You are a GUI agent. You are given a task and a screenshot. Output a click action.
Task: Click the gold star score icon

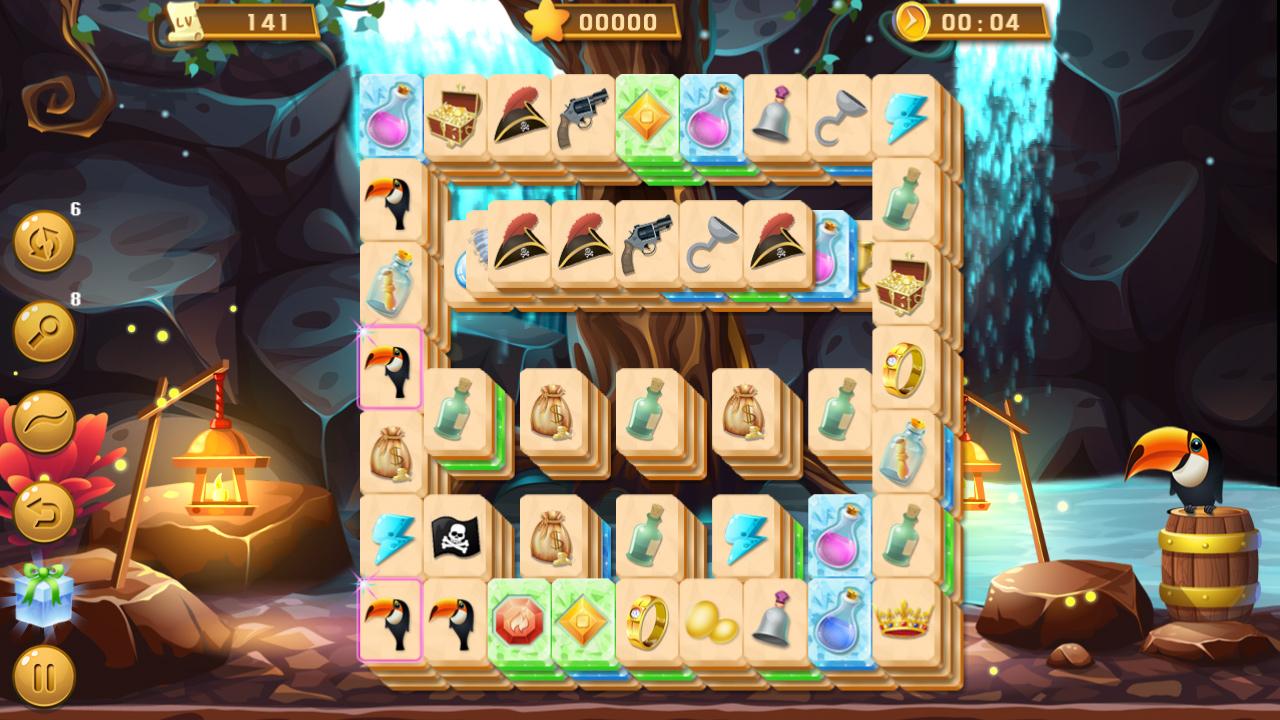[x=547, y=19]
